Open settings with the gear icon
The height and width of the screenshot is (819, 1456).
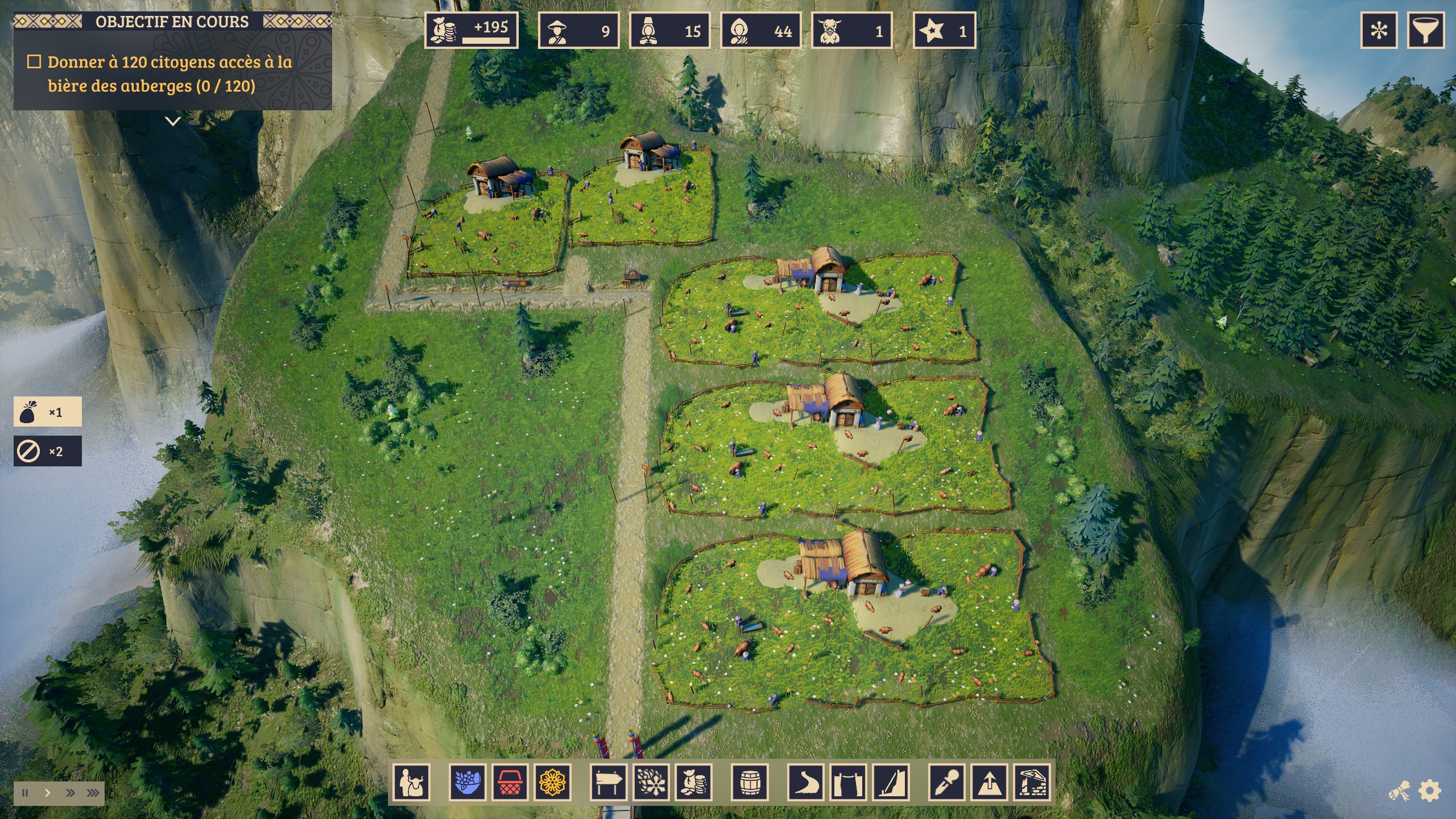point(1430,791)
